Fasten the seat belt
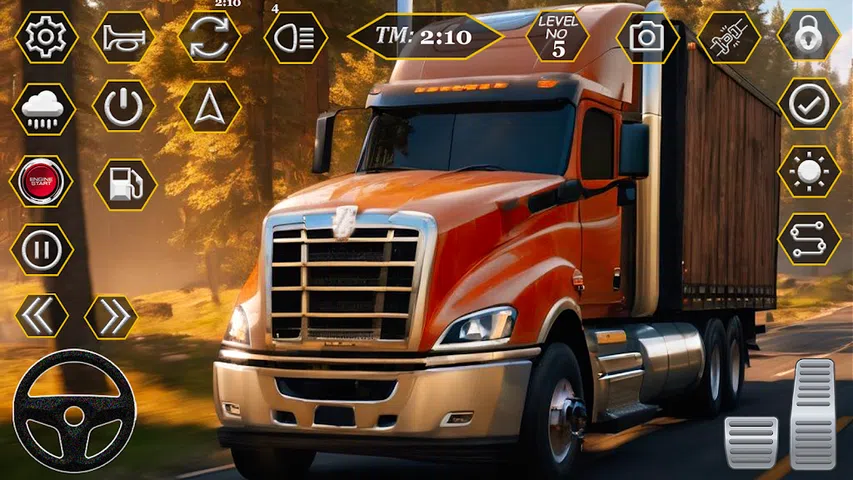The width and height of the screenshot is (853, 480). coord(727,38)
